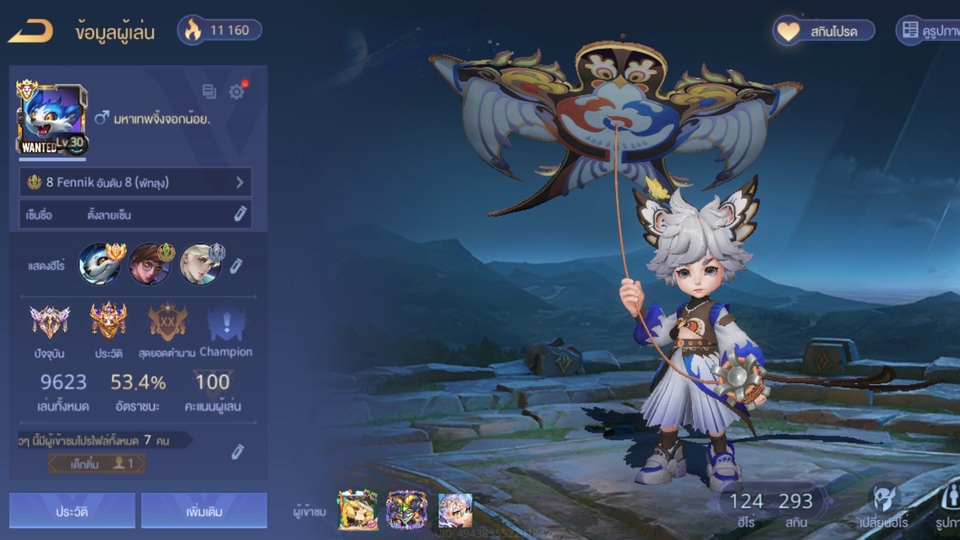Open the เด็กดื้อ tag button
The width and height of the screenshot is (960, 540).
pyautogui.click(x=95, y=463)
